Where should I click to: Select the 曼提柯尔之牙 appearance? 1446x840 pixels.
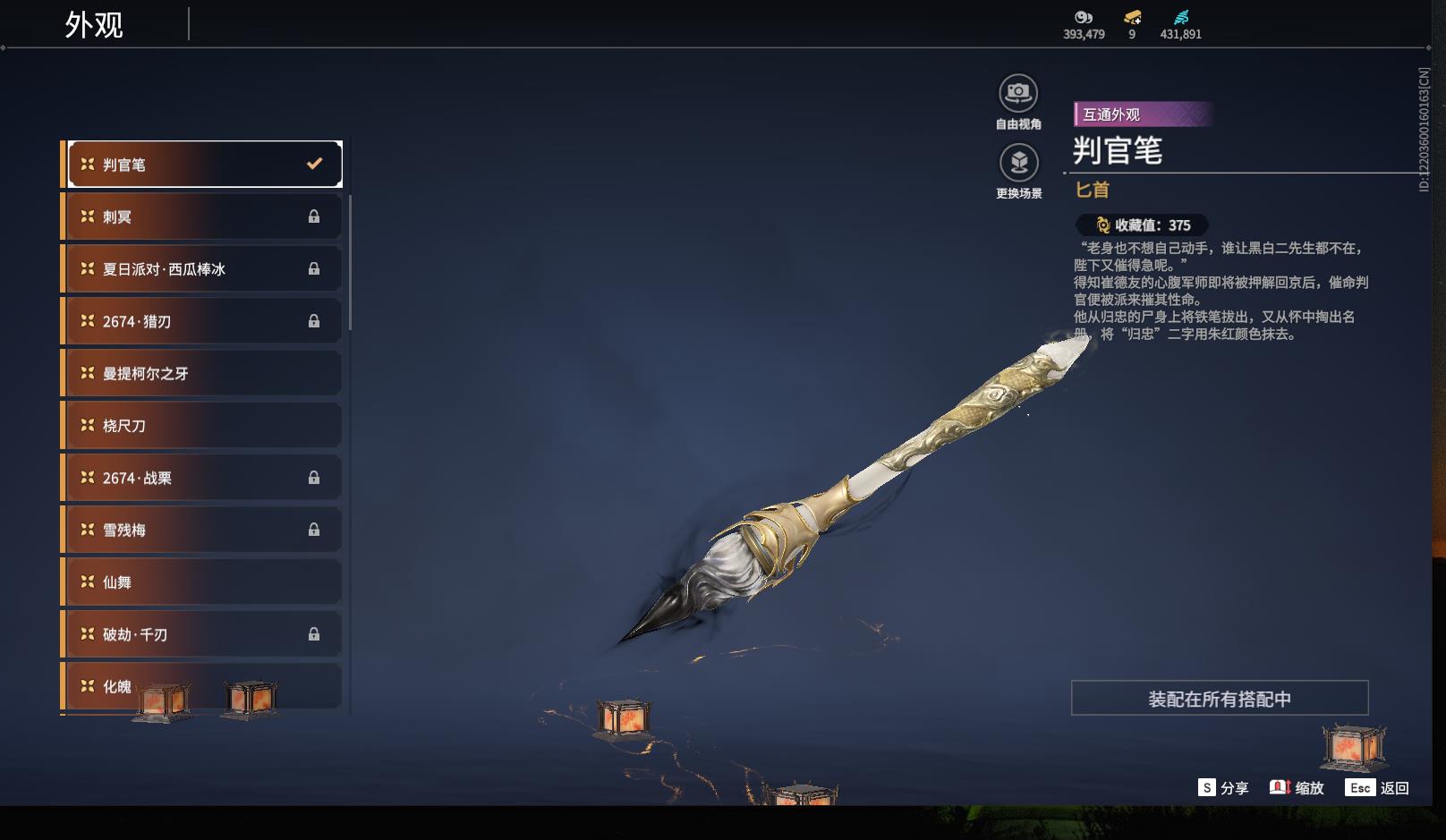(x=204, y=373)
